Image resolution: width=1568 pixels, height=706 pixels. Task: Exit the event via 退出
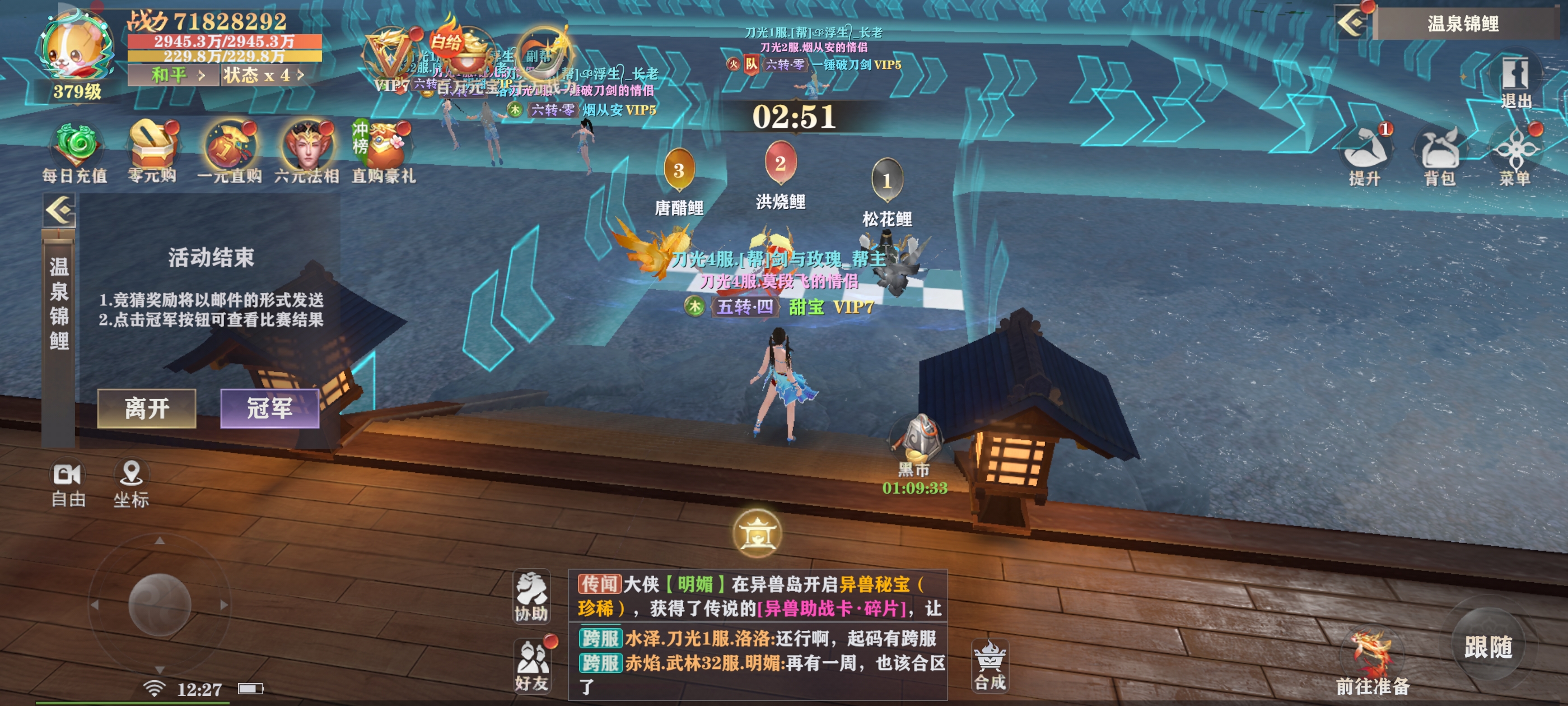click(x=1515, y=82)
